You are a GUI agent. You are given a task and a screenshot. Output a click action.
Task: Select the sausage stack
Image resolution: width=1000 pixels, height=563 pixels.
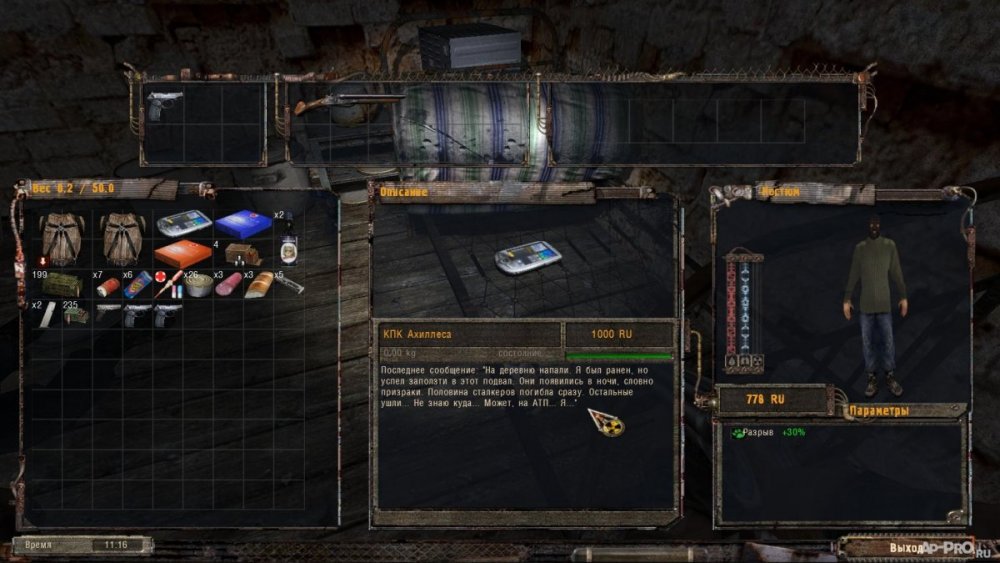(x=228, y=284)
